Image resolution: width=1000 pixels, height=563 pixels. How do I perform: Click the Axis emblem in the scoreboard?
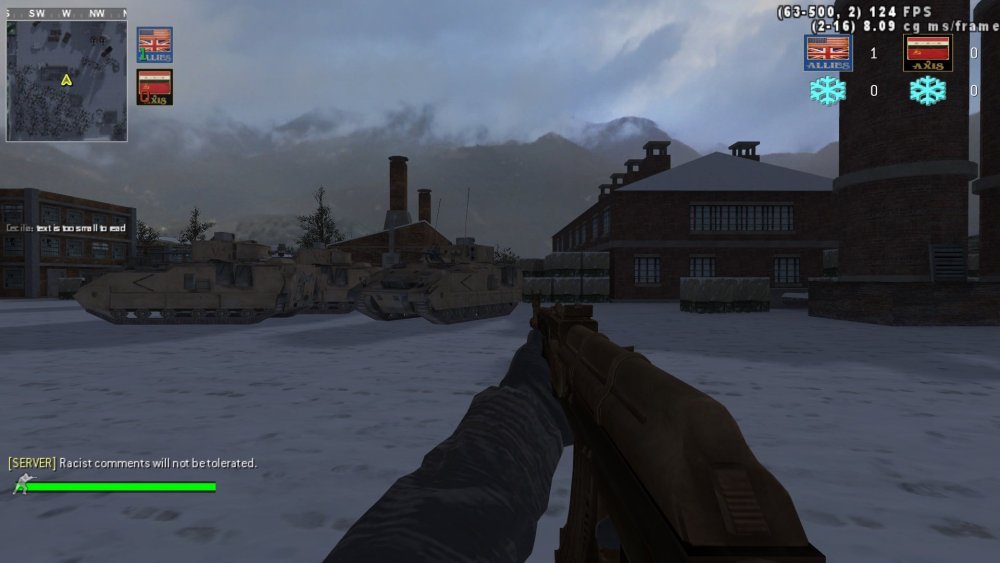tap(927, 53)
